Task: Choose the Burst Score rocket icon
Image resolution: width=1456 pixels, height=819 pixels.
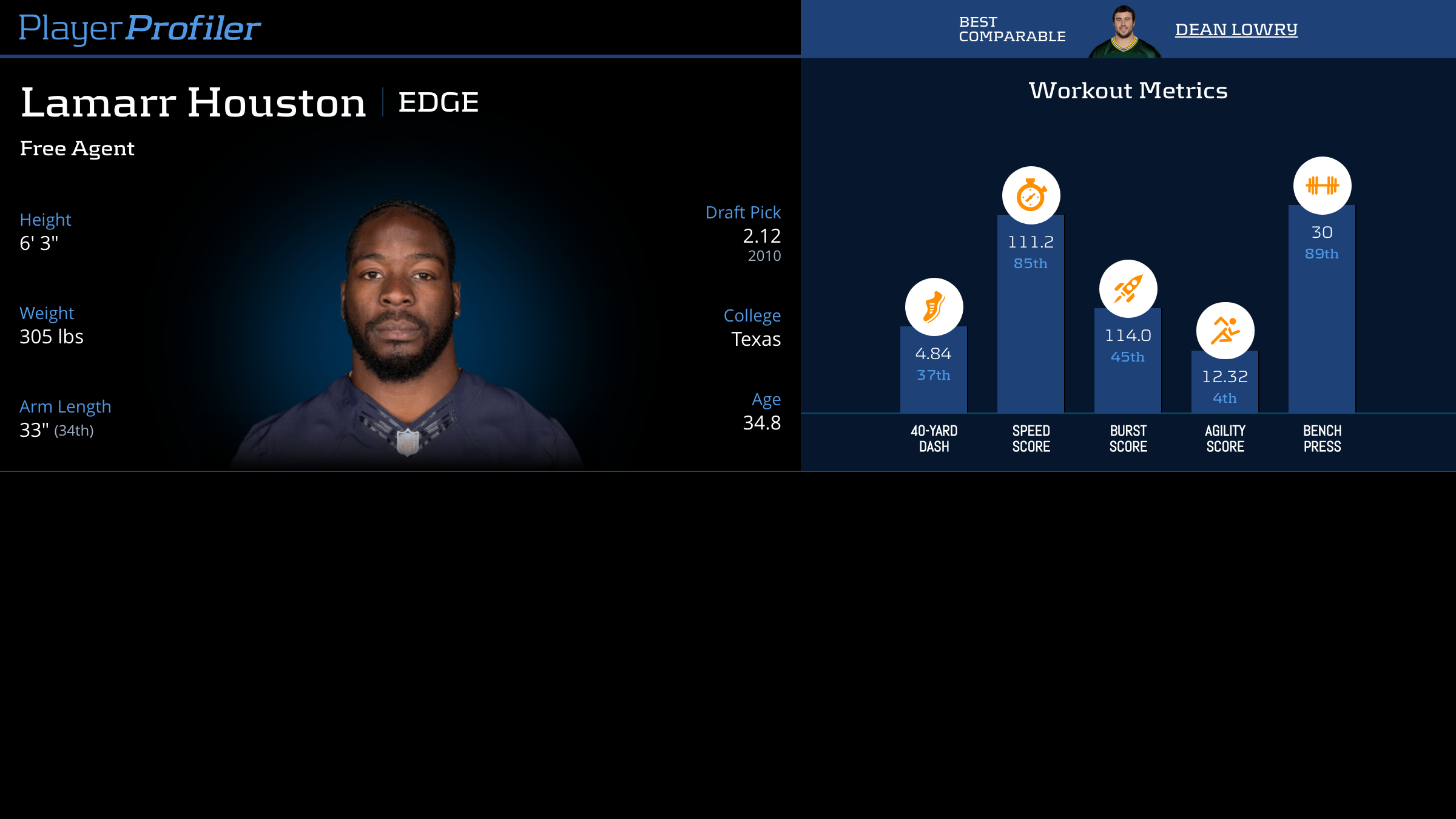Action: (x=1128, y=289)
